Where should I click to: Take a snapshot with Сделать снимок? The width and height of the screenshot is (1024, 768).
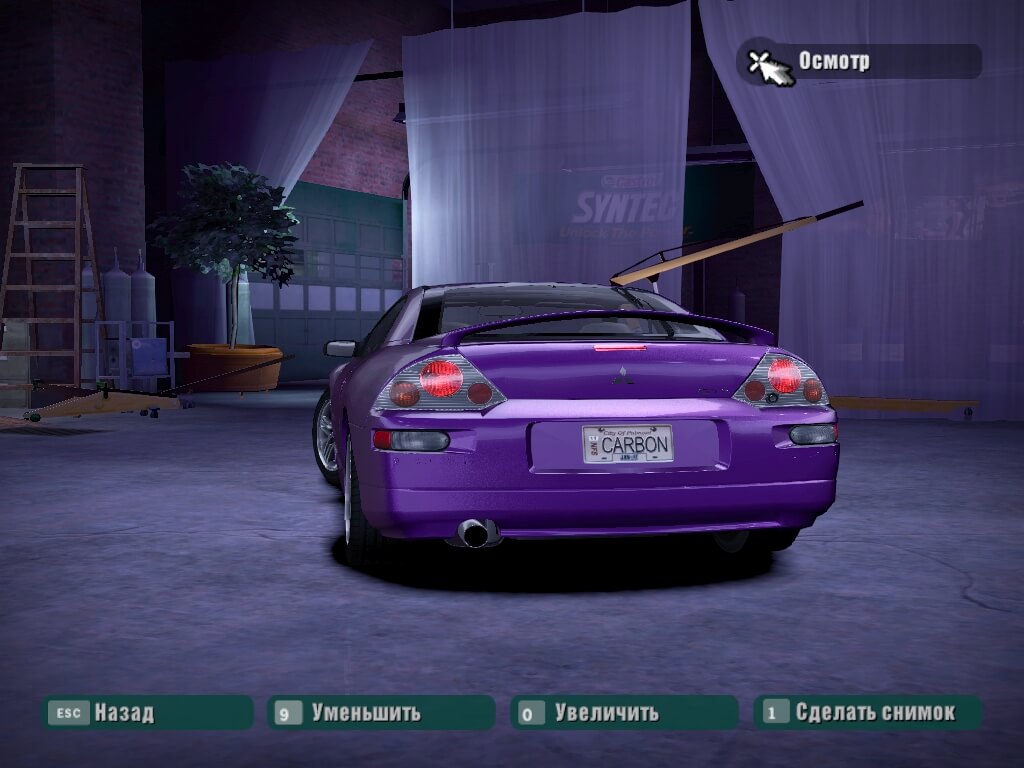867,712
